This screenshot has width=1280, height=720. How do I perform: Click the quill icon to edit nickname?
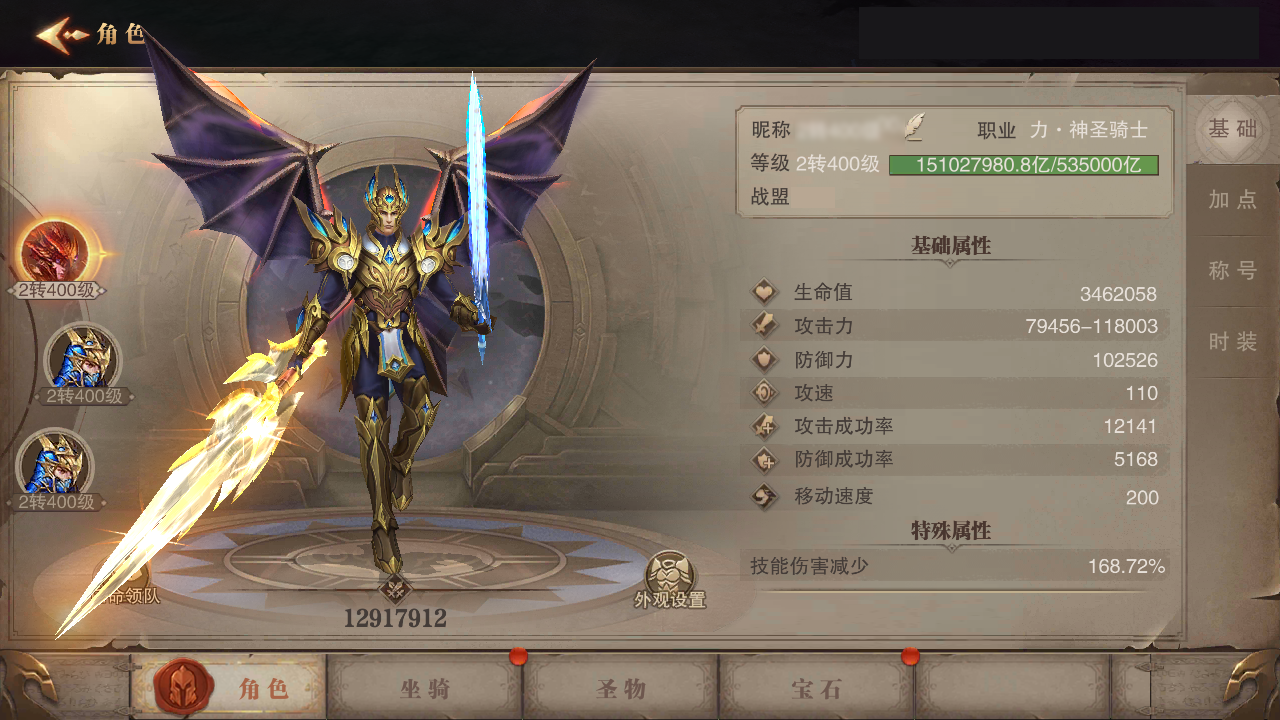click(914, 127)
